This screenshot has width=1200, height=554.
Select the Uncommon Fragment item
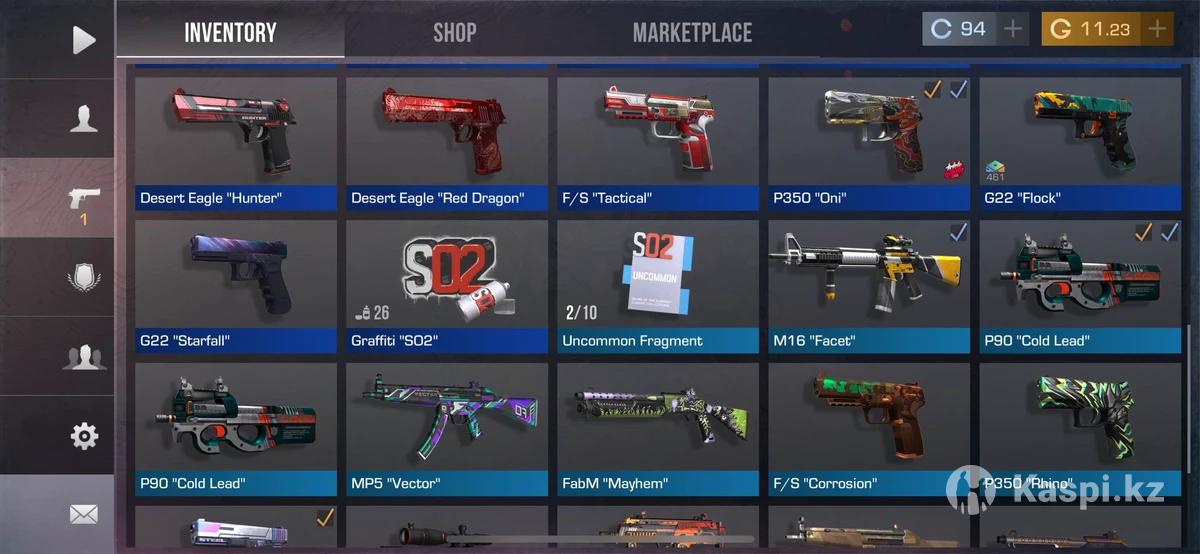pos(658,286)
